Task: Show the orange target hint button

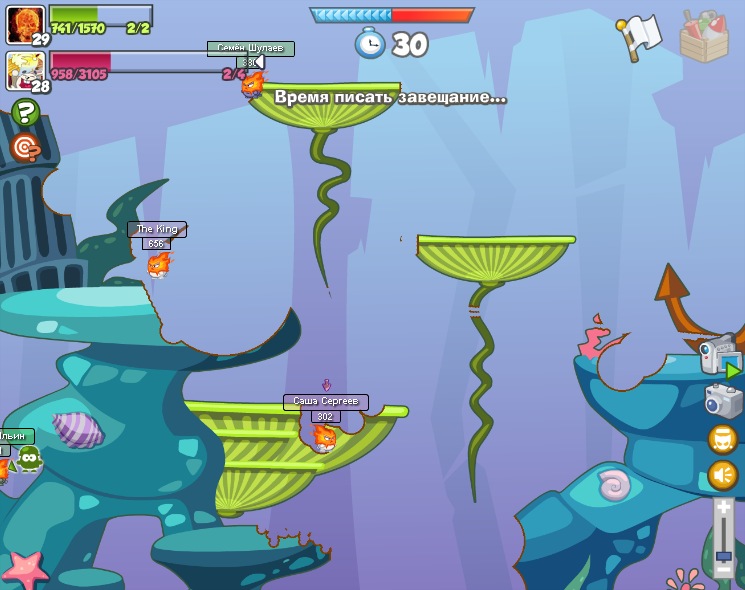Action: [26, 148]
